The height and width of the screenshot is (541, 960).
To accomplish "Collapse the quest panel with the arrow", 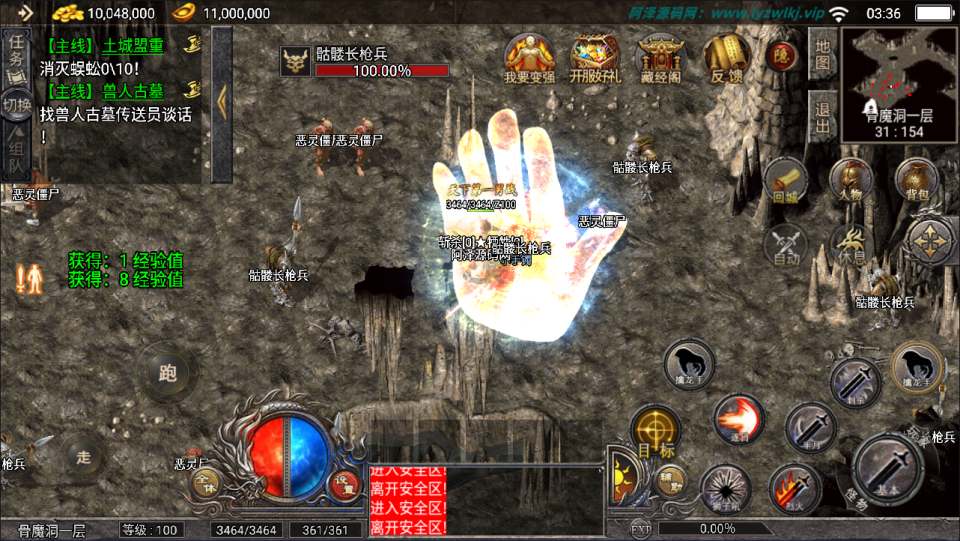I will pyautogui.click(x=222, y=100).
